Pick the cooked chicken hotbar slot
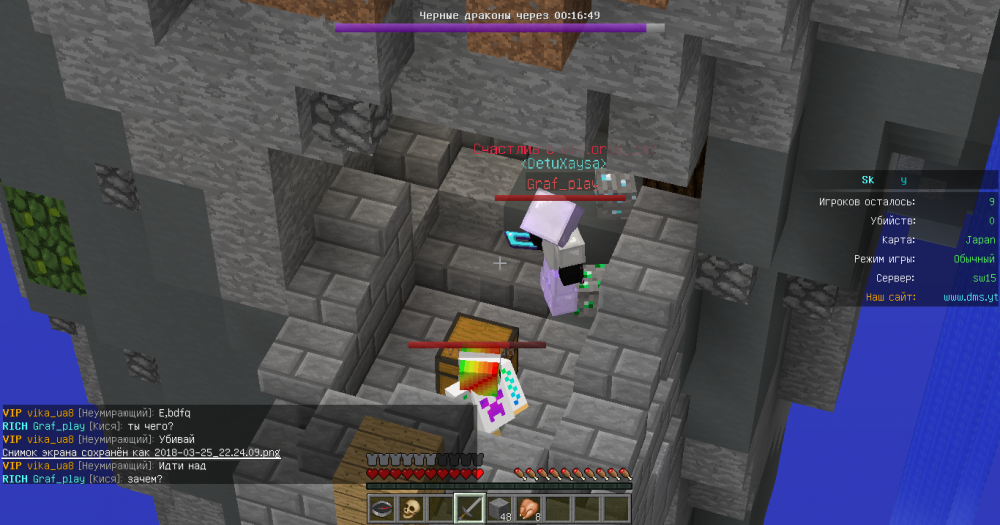This screenshot has height=525, width=1000. [528, 508]
